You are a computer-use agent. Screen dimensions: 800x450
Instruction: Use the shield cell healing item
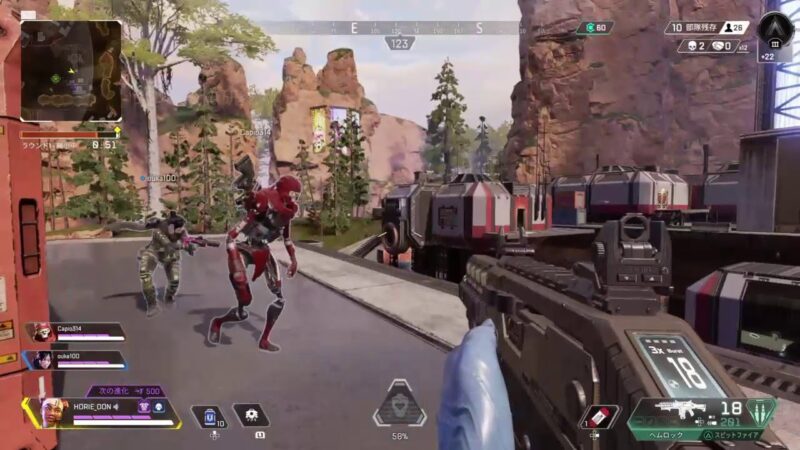pyautogui.click(x=212, y=415)
